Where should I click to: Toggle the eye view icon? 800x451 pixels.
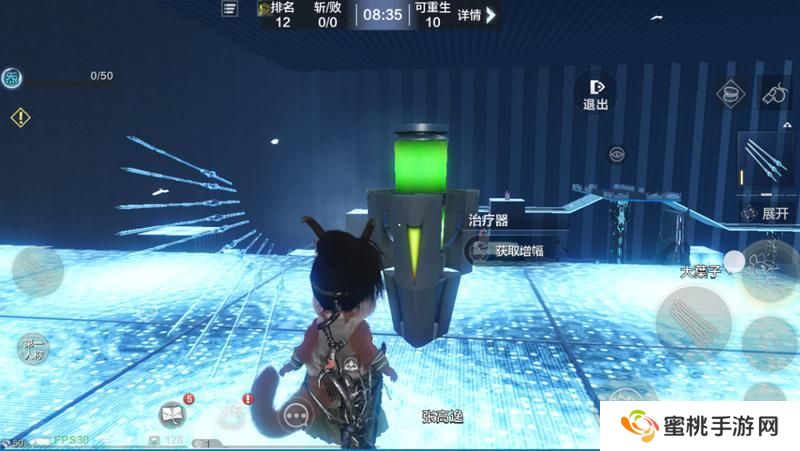click(x=617, y=154)
